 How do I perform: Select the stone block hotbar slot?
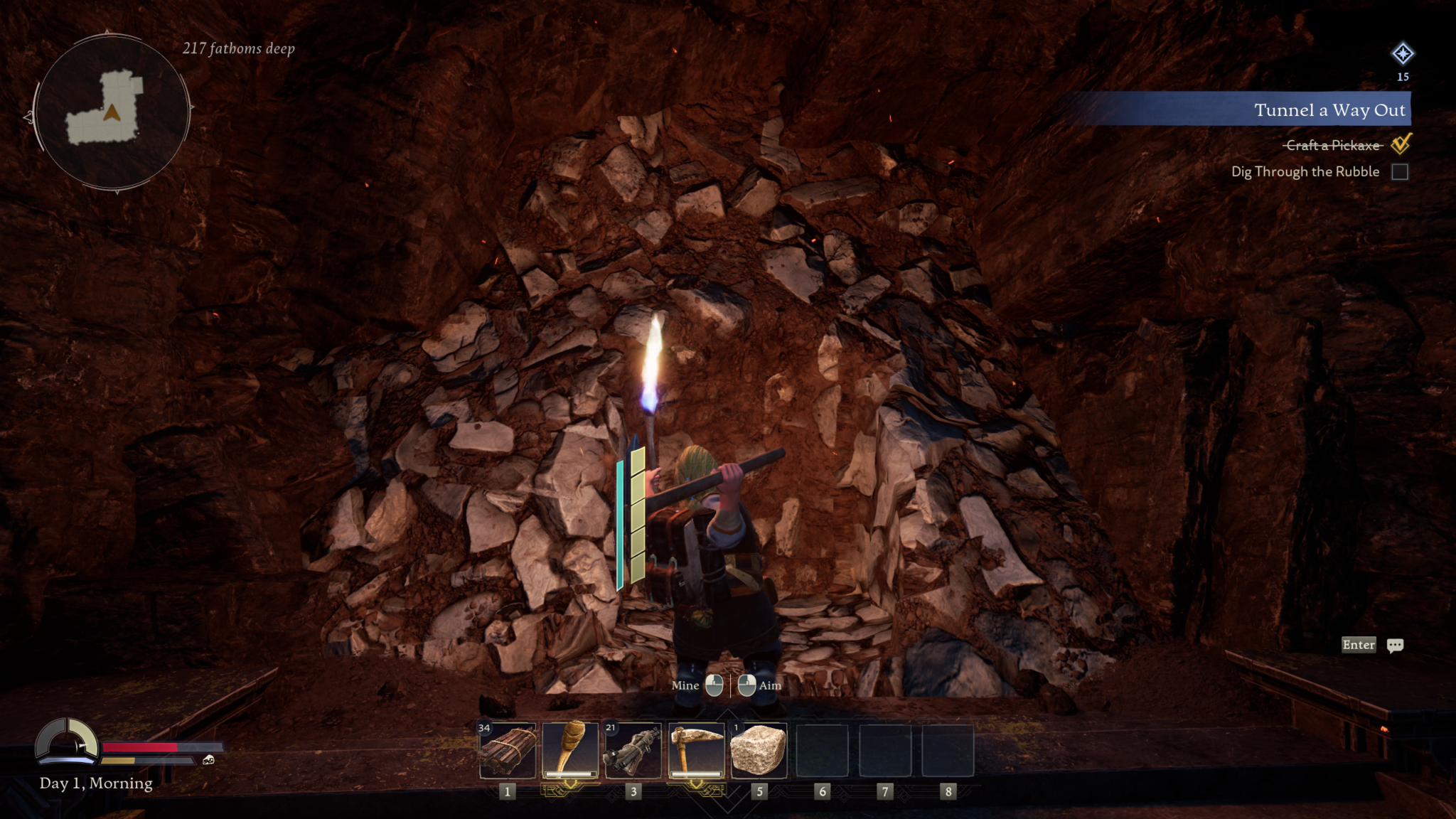click(759, 751)
